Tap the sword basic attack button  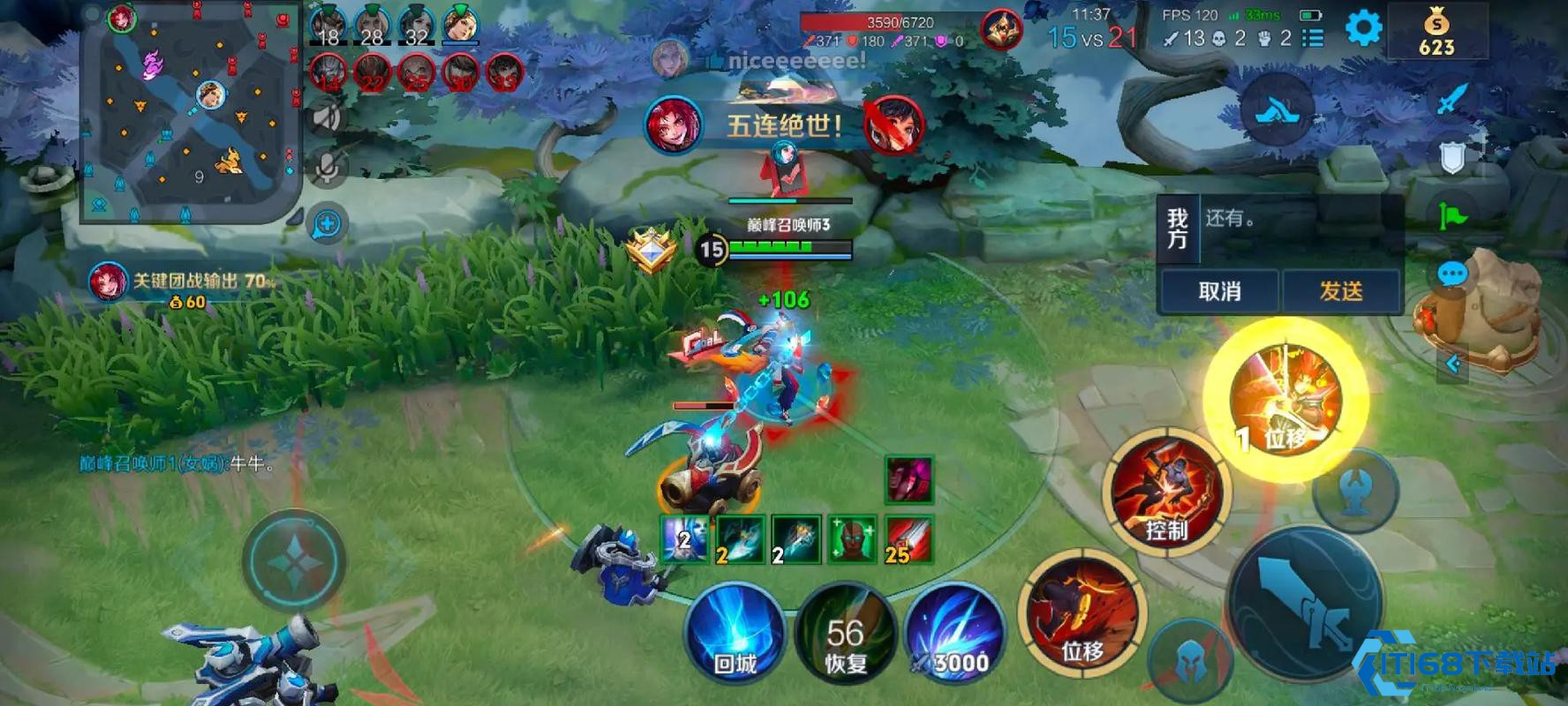pyautogui.click(x=1306, y=602)
